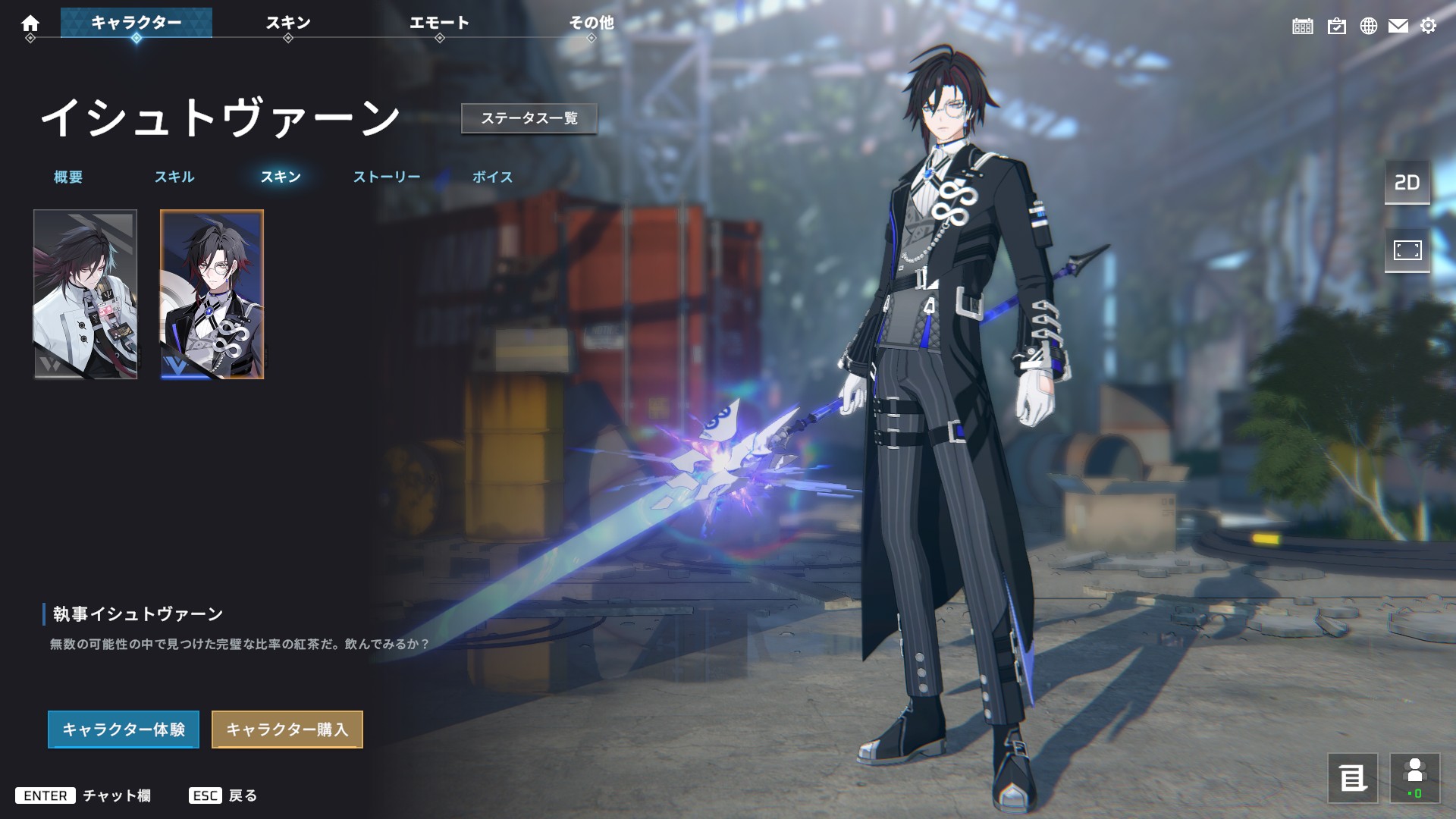Go to the home screen icon
This screenshot has width=1456, height=819.
(x=30, y=24)
